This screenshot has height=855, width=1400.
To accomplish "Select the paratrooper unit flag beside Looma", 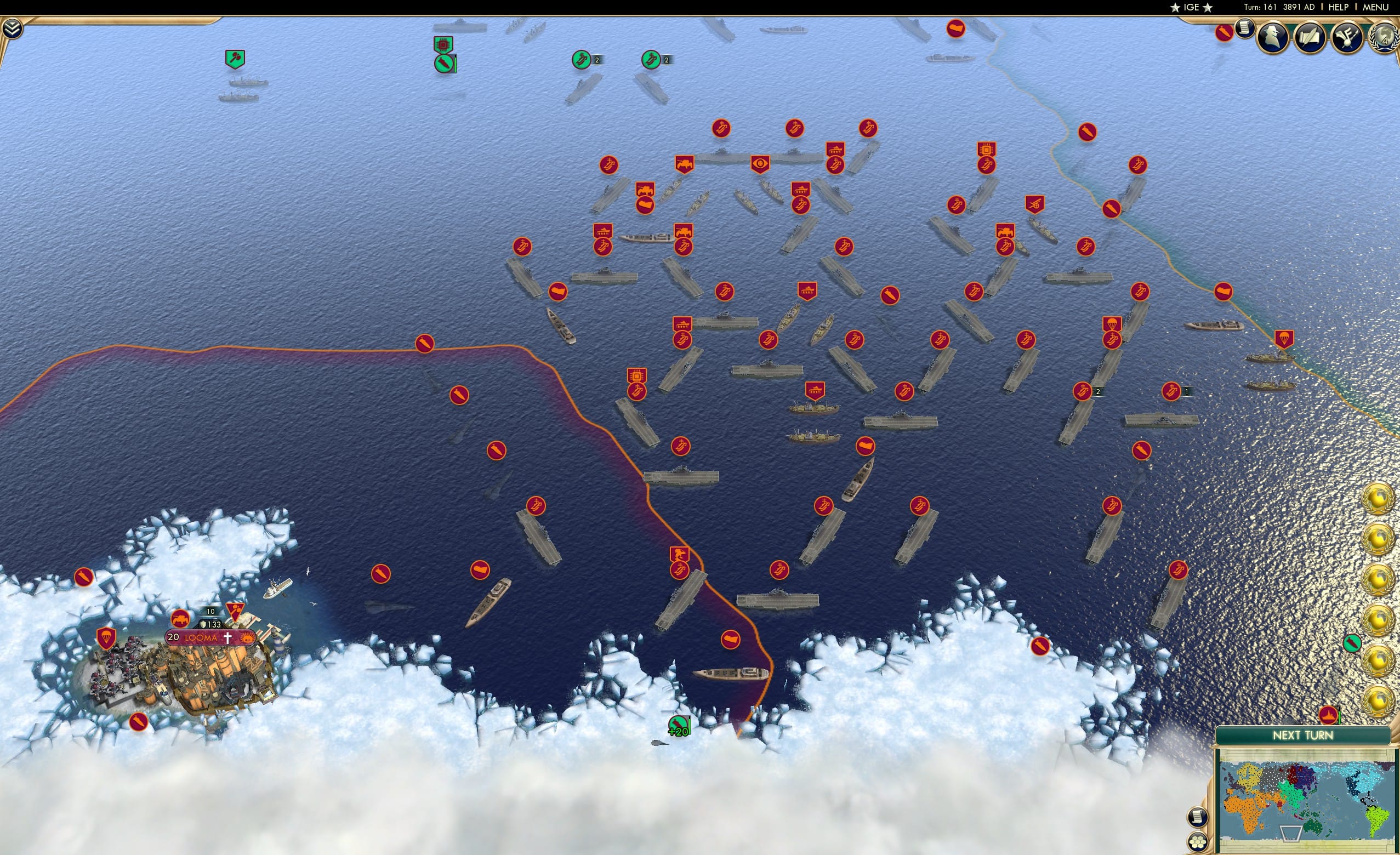I will (106, 639).
